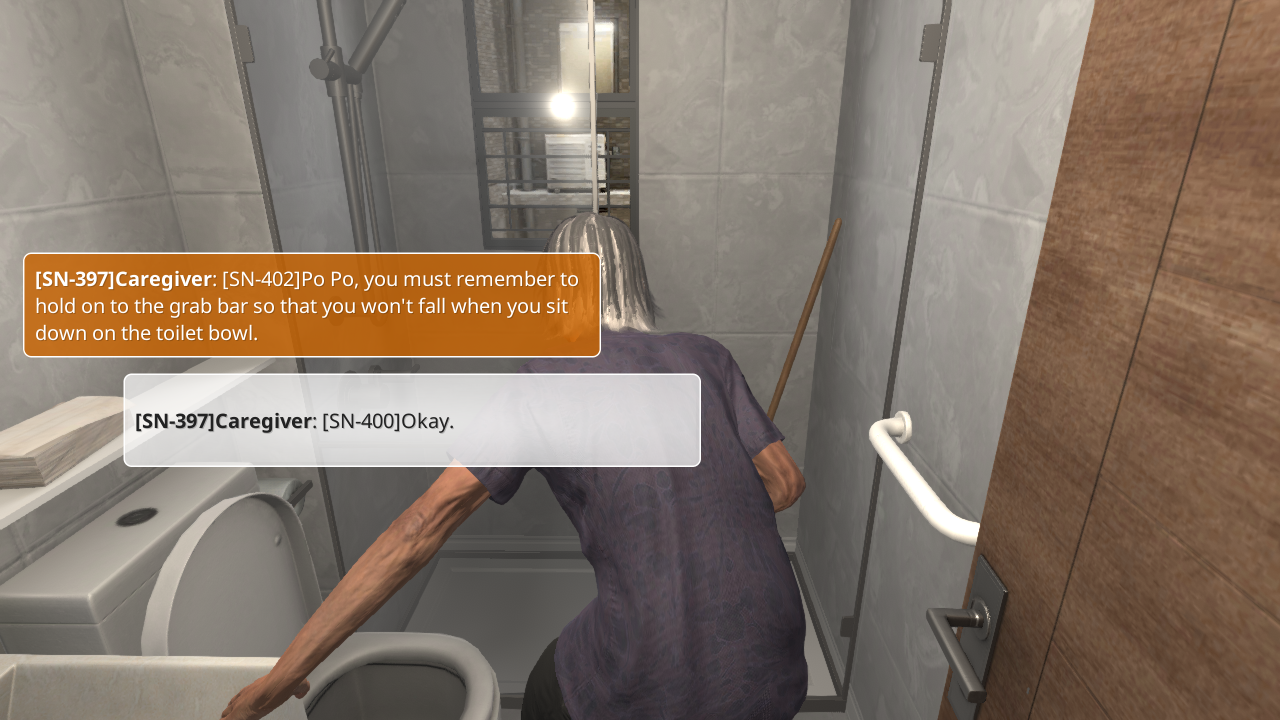The image size is (1280, 720).
Task: Select the "Okay" dialogue reply
Action: pos(412,420)
